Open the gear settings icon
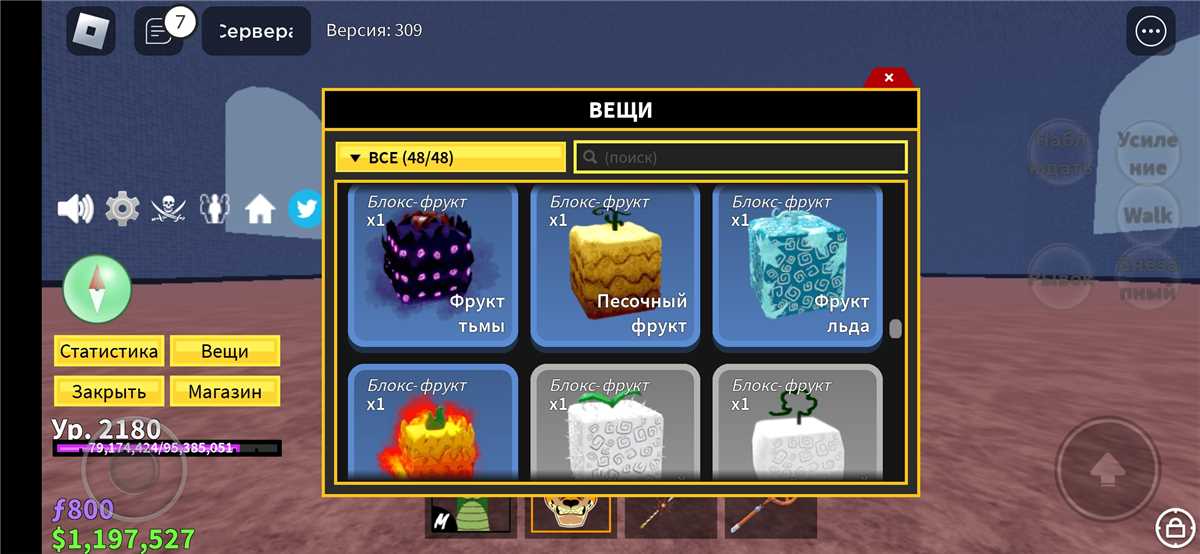This screenshot has height=554, width=1200. (x=122, y=209)
